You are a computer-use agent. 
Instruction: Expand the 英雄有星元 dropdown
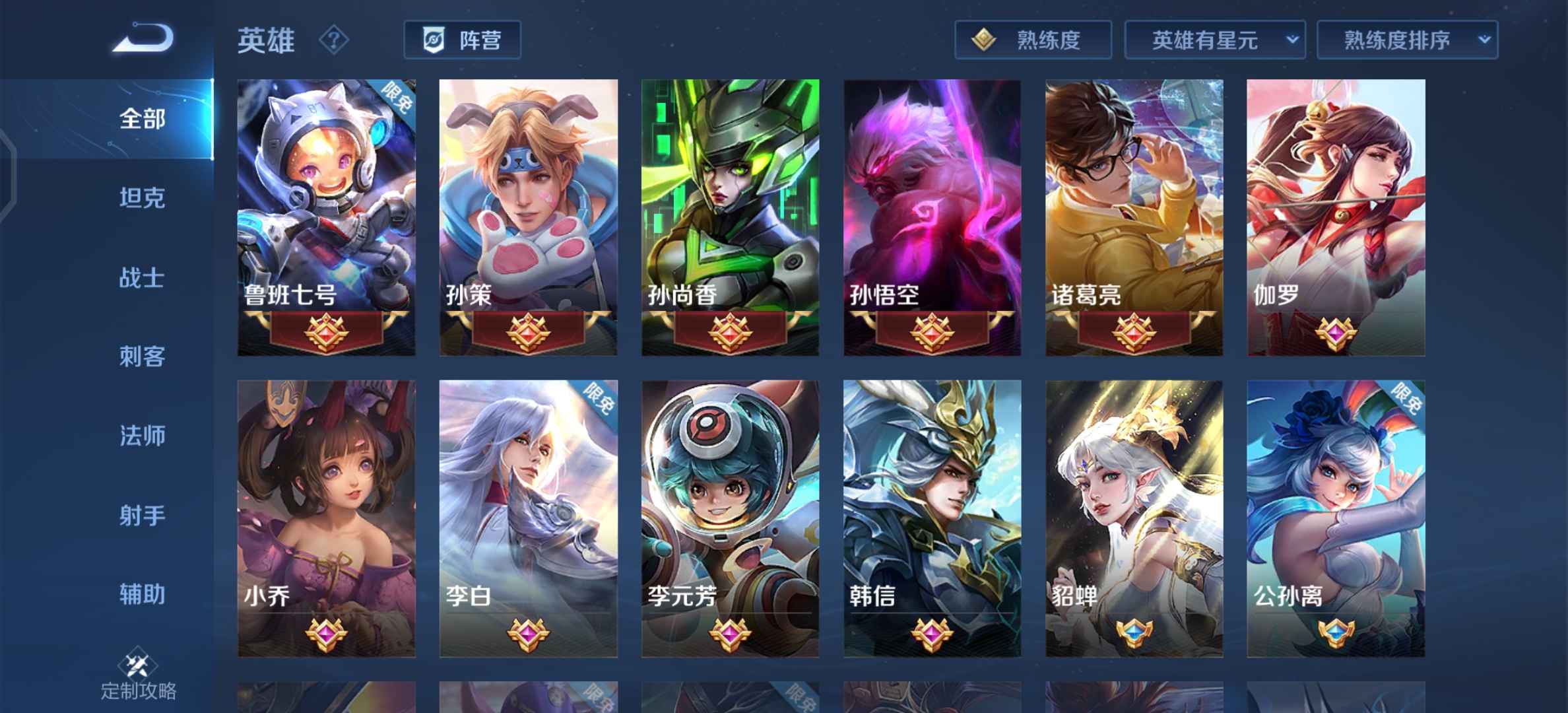coord(1214,40)
